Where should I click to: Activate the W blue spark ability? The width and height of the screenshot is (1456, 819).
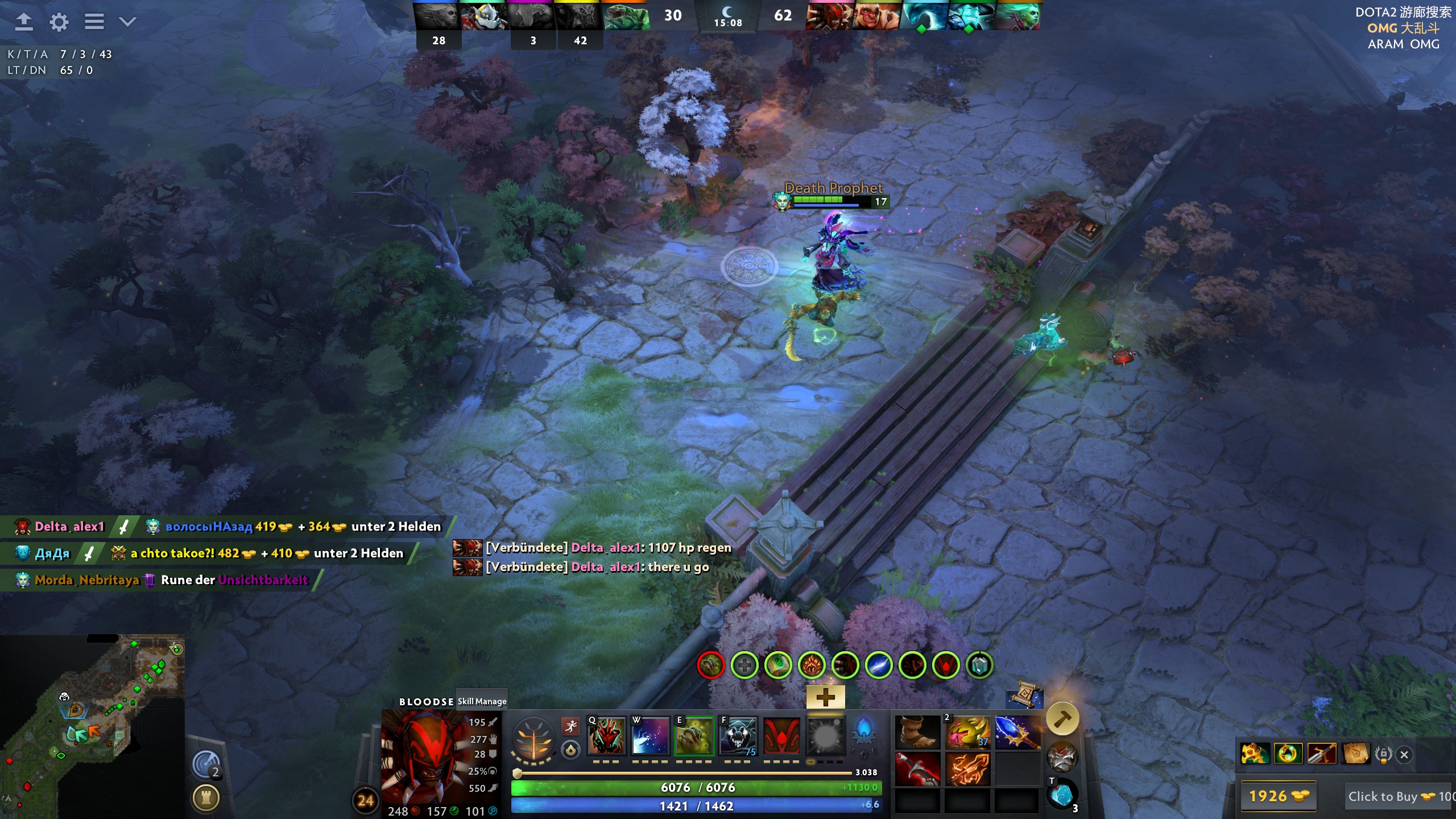click(650, 736)
